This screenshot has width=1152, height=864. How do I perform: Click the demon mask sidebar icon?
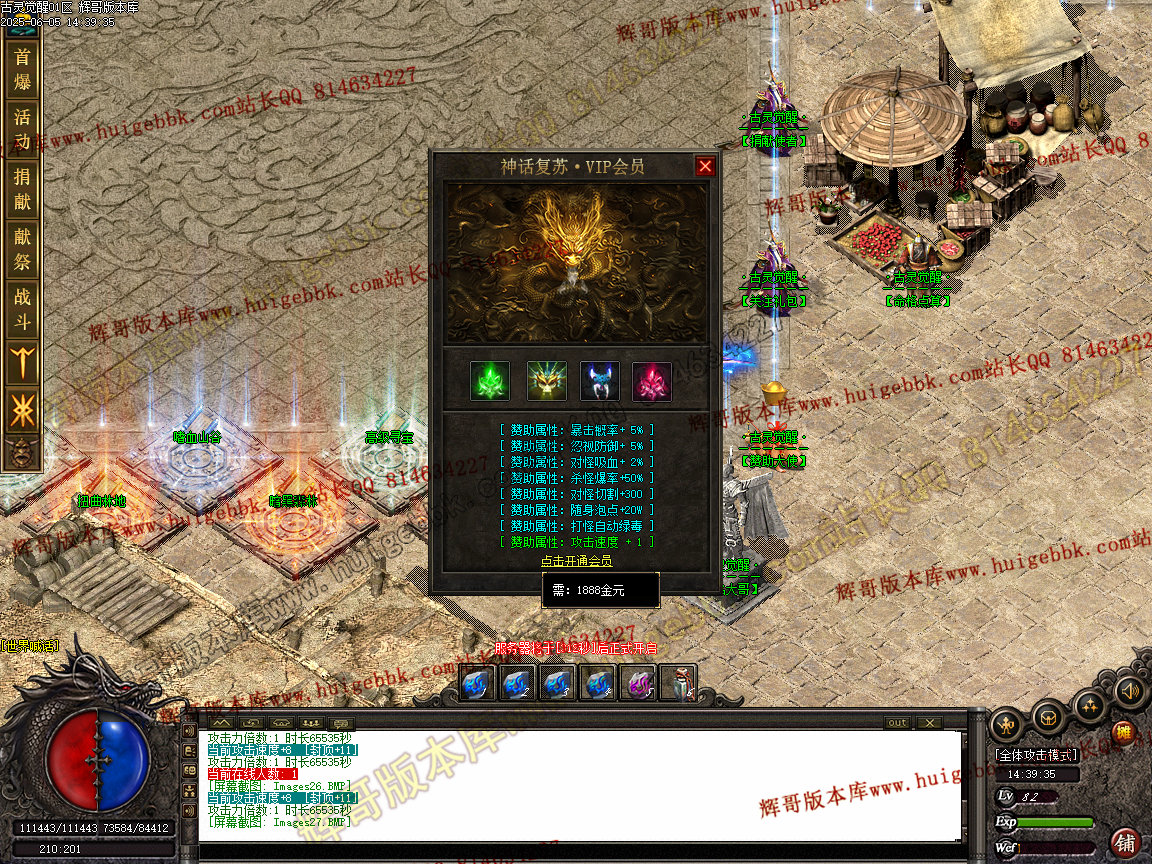coord(22,451)
